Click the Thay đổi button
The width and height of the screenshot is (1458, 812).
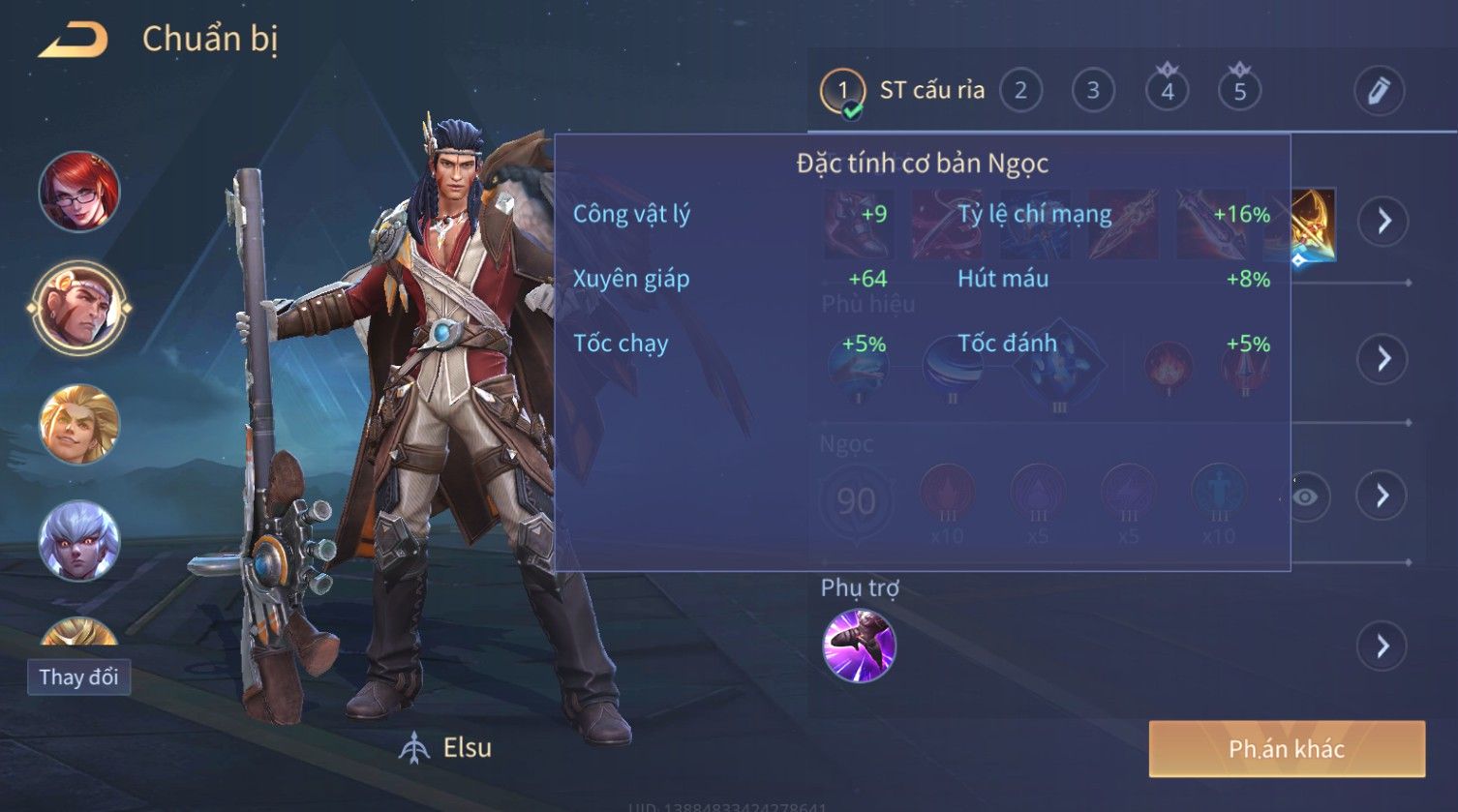pos(78,677)
